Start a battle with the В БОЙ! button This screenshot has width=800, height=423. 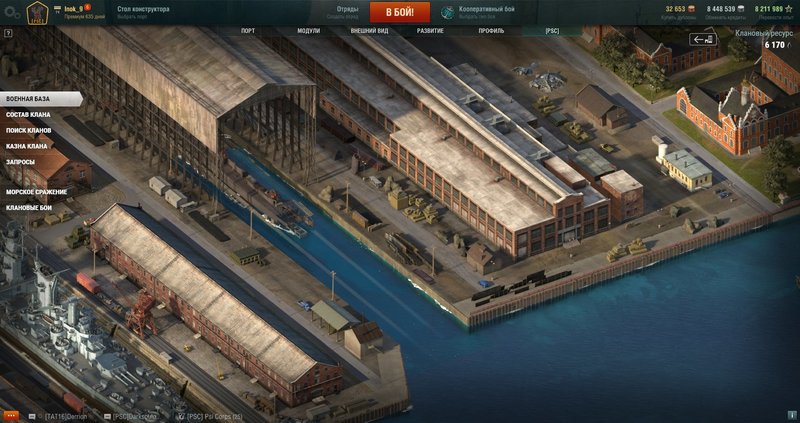point(399,12)
